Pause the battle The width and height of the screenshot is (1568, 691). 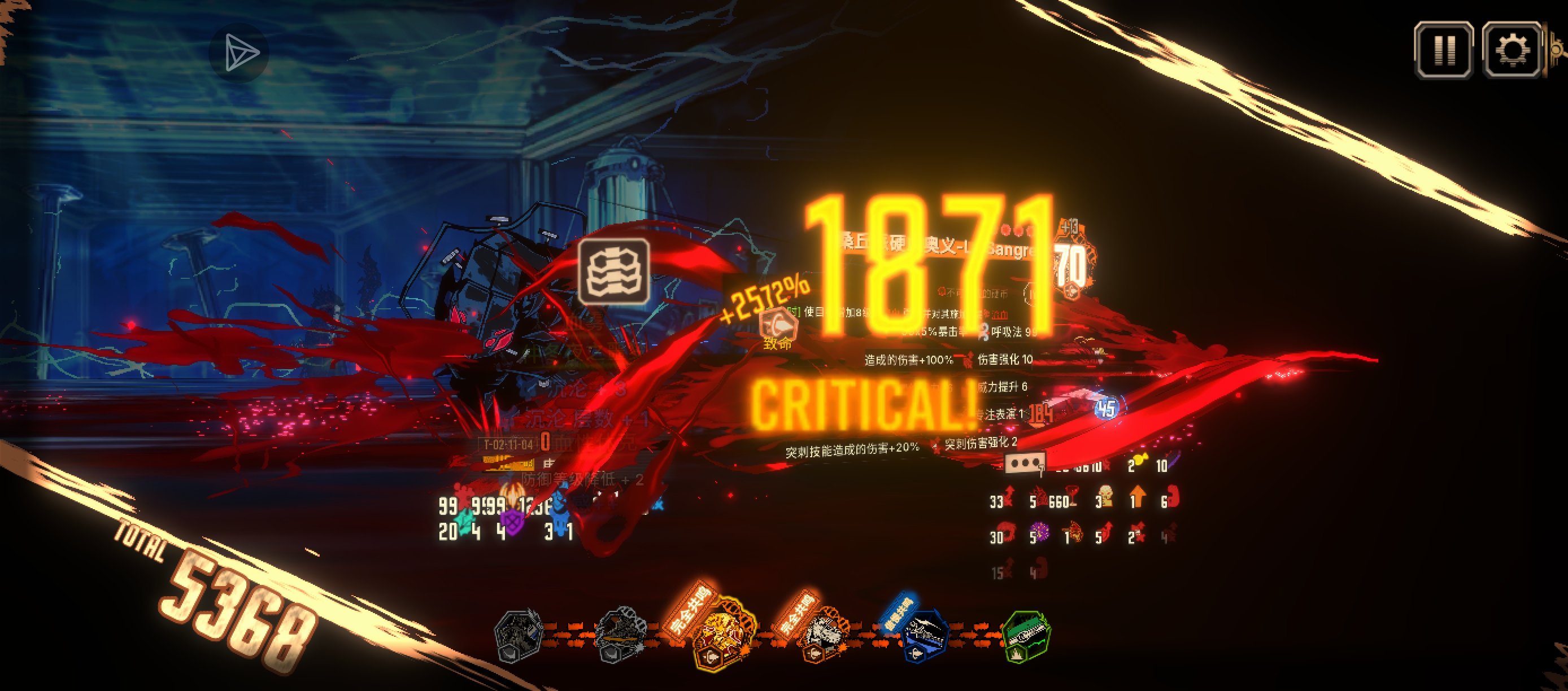coord(1443,50)
